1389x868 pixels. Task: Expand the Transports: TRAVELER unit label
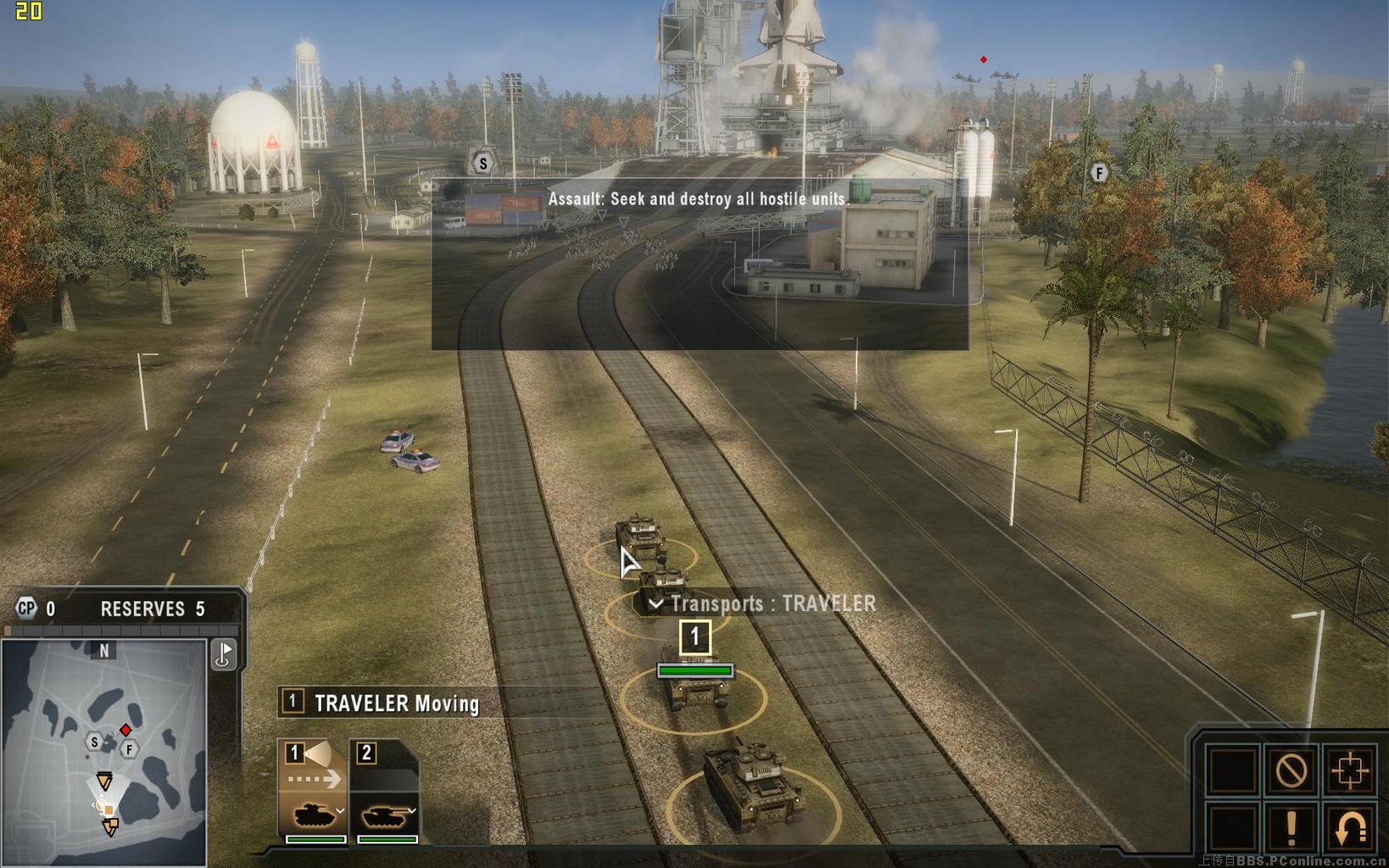coord(655,604)
